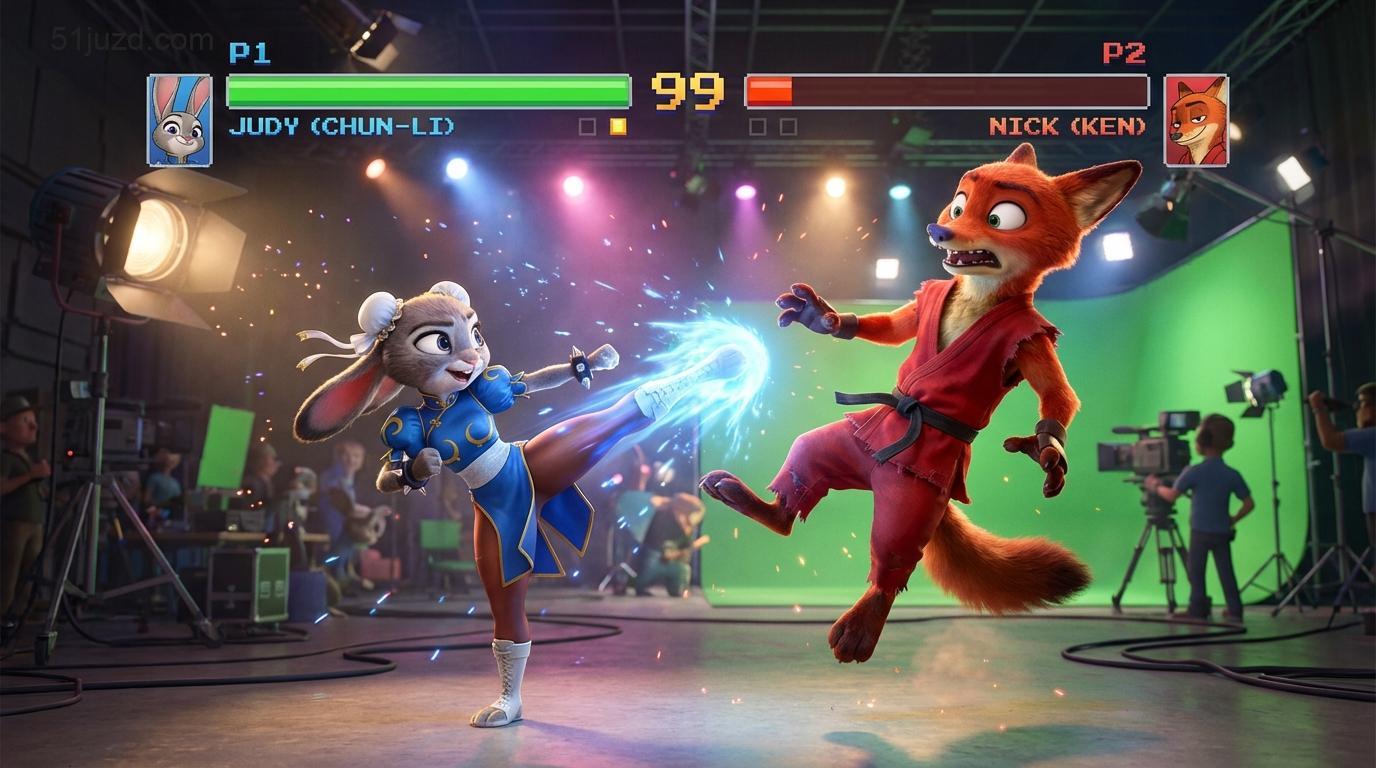Click Judy's P1 character portrait
This screenshot has height=768, width=1376.
(180, 119)
